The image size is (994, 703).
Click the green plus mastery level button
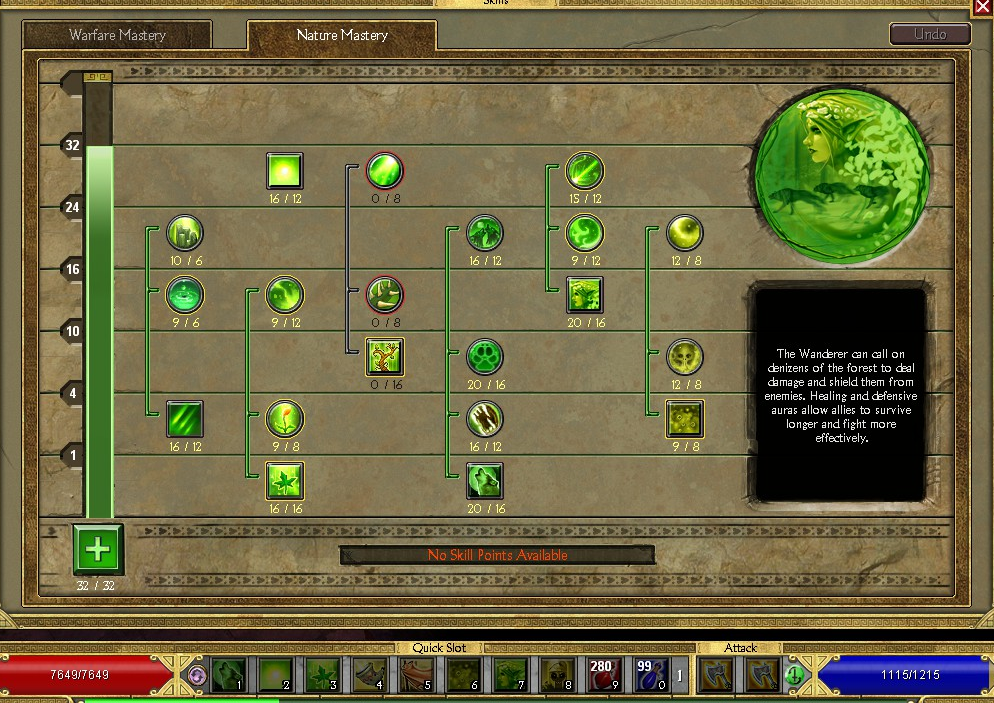[x=97, y=548]
